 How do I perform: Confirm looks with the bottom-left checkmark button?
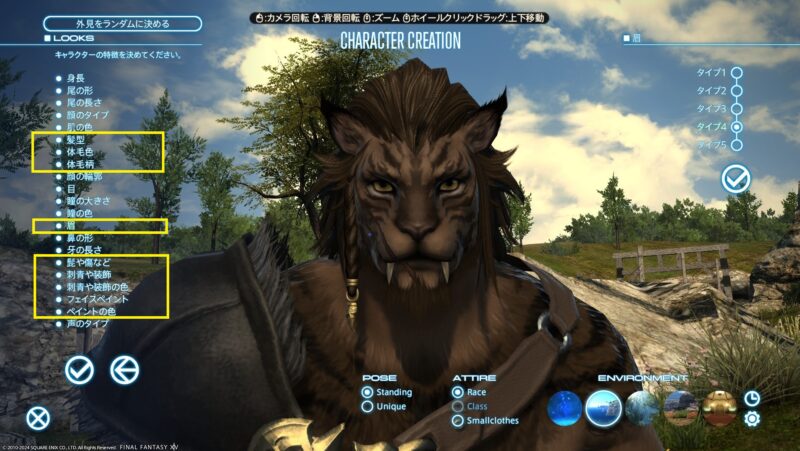coord(79,370)
